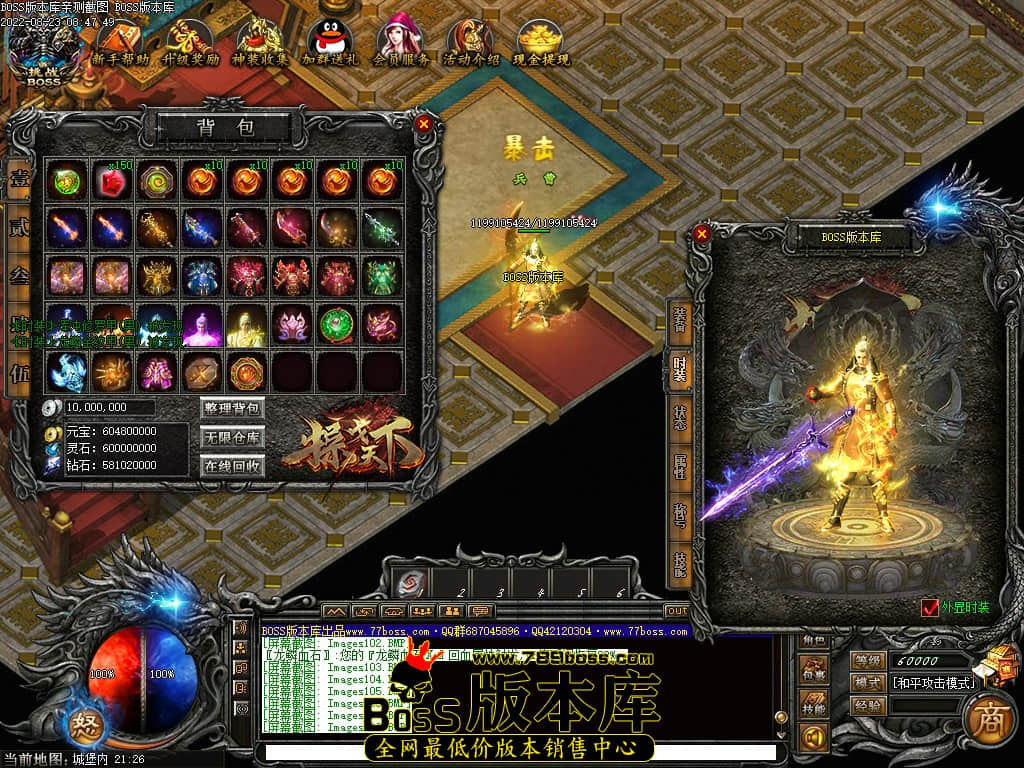This screenshot has height=768, width=1024.
Task: Click the 加群送礼 QQ penguin icon
Action: point(330,42)
